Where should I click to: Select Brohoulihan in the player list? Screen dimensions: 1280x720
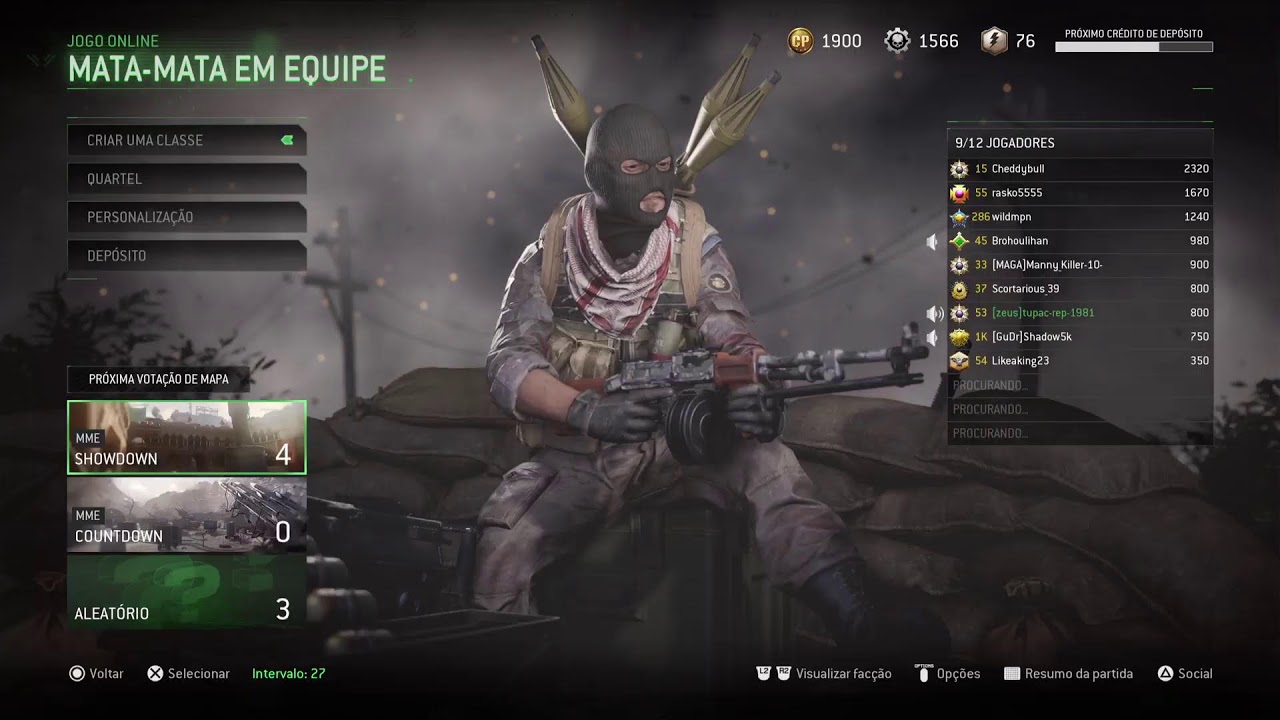click(x=1079, y=241)
